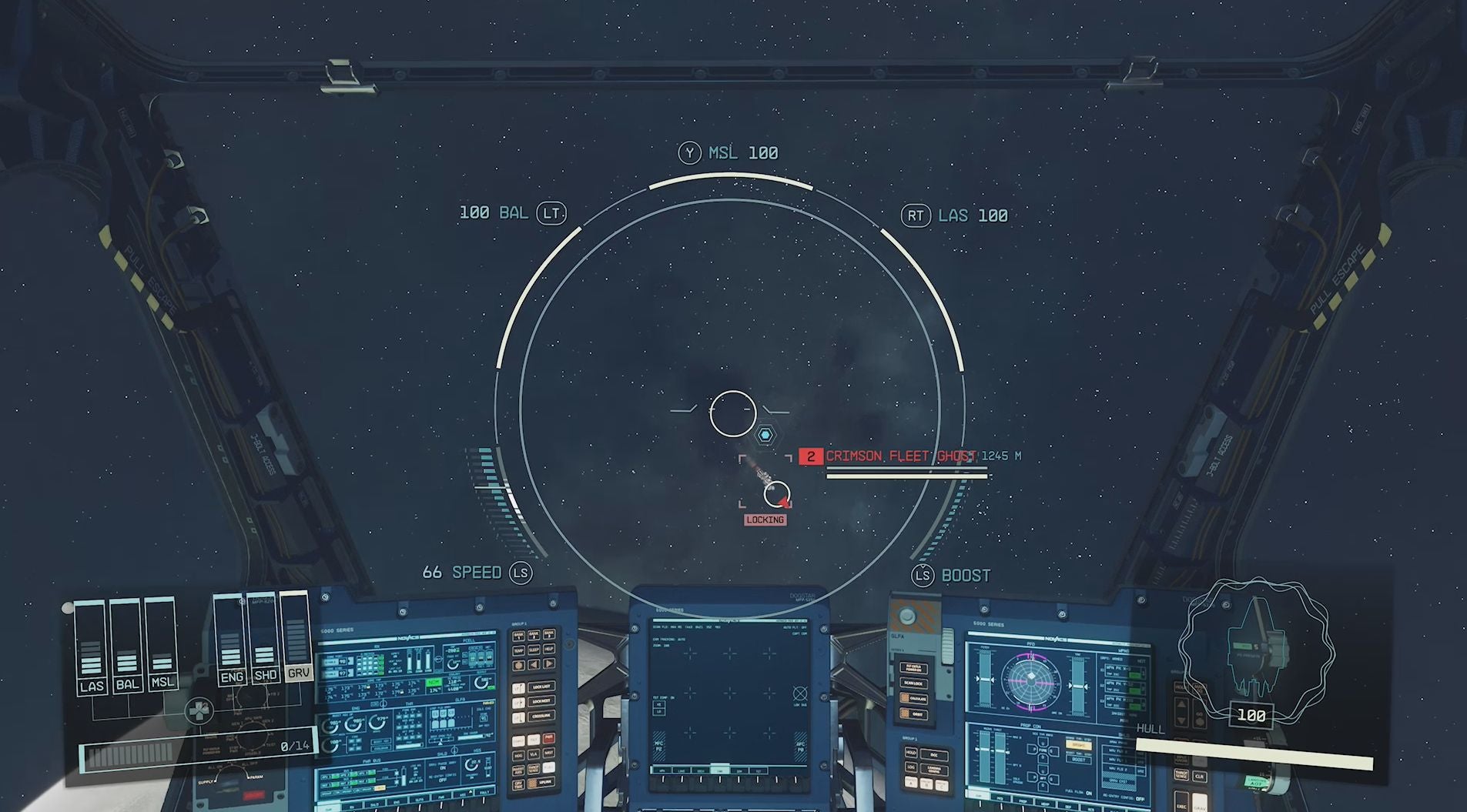Adjust the THRUST slider on the PROP CON display
Screen dimensions: 1467x812
tap(1001, 749)
